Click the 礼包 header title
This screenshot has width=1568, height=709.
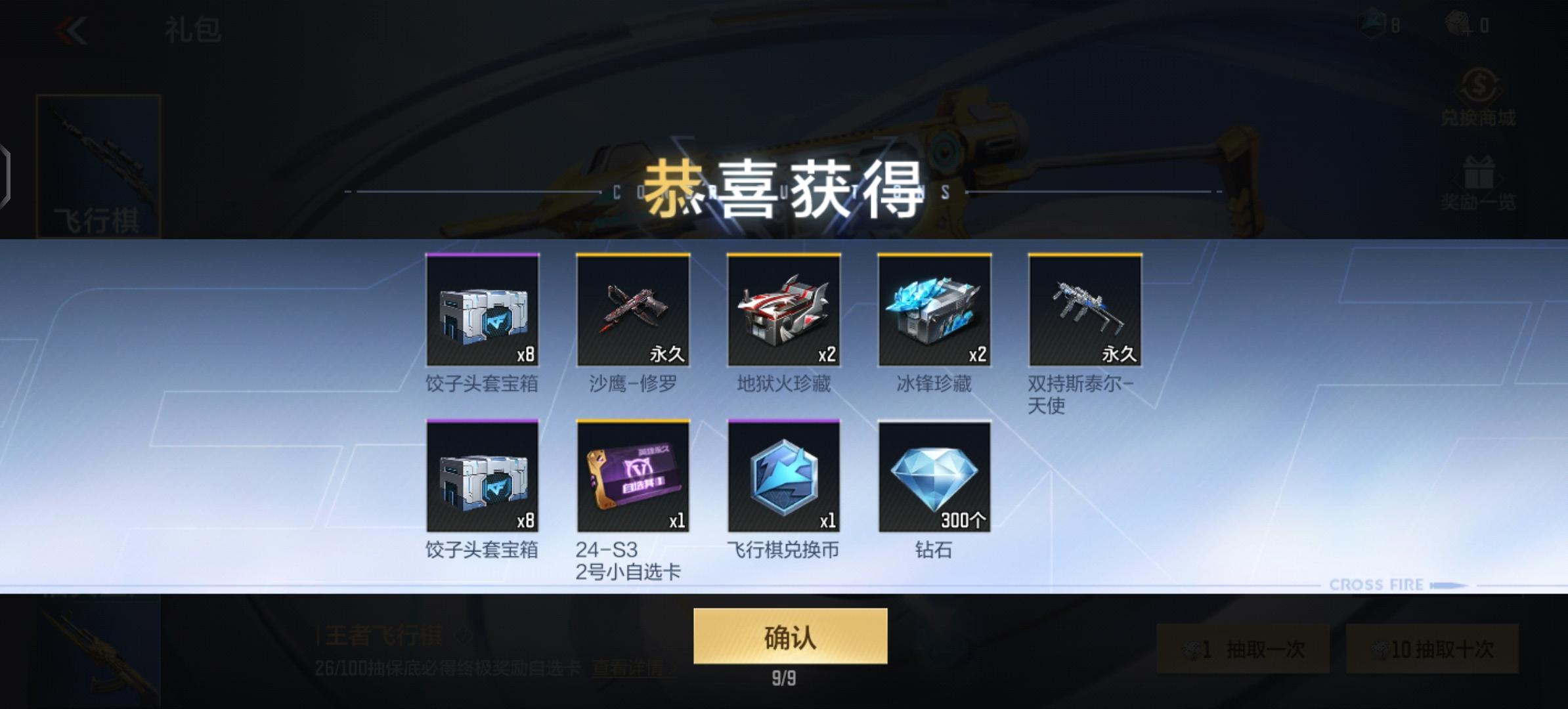[x=192, y=30]
